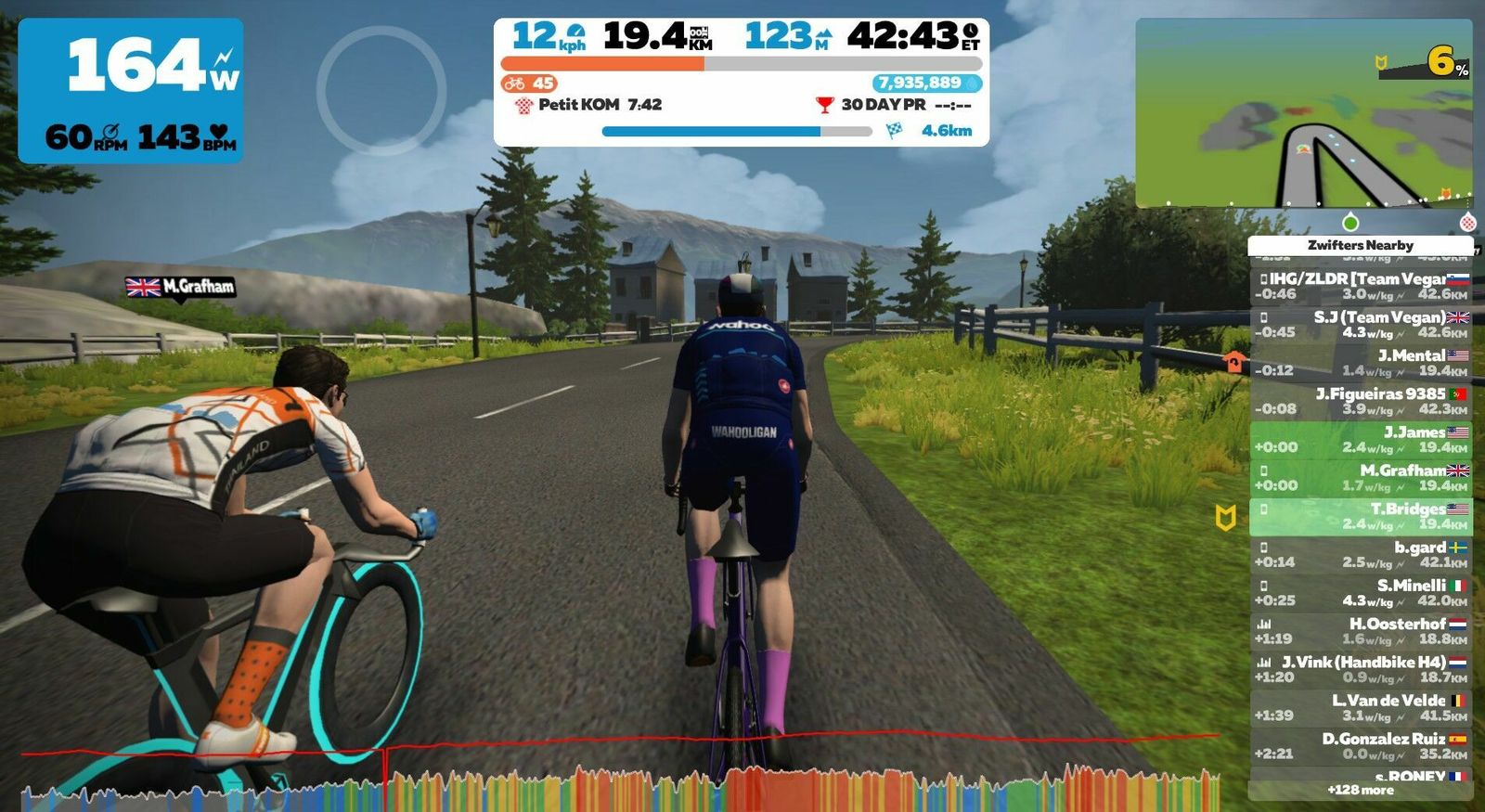Click the empty power-up ring
The image size is (1485, 812).
(381, 90)
